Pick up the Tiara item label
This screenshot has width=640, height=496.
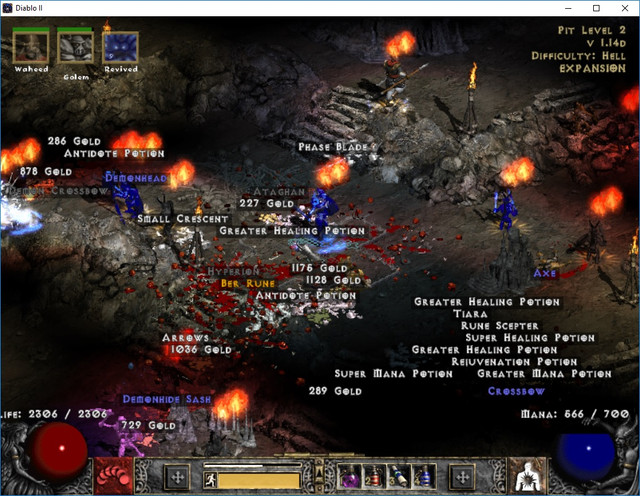(470, 314)
